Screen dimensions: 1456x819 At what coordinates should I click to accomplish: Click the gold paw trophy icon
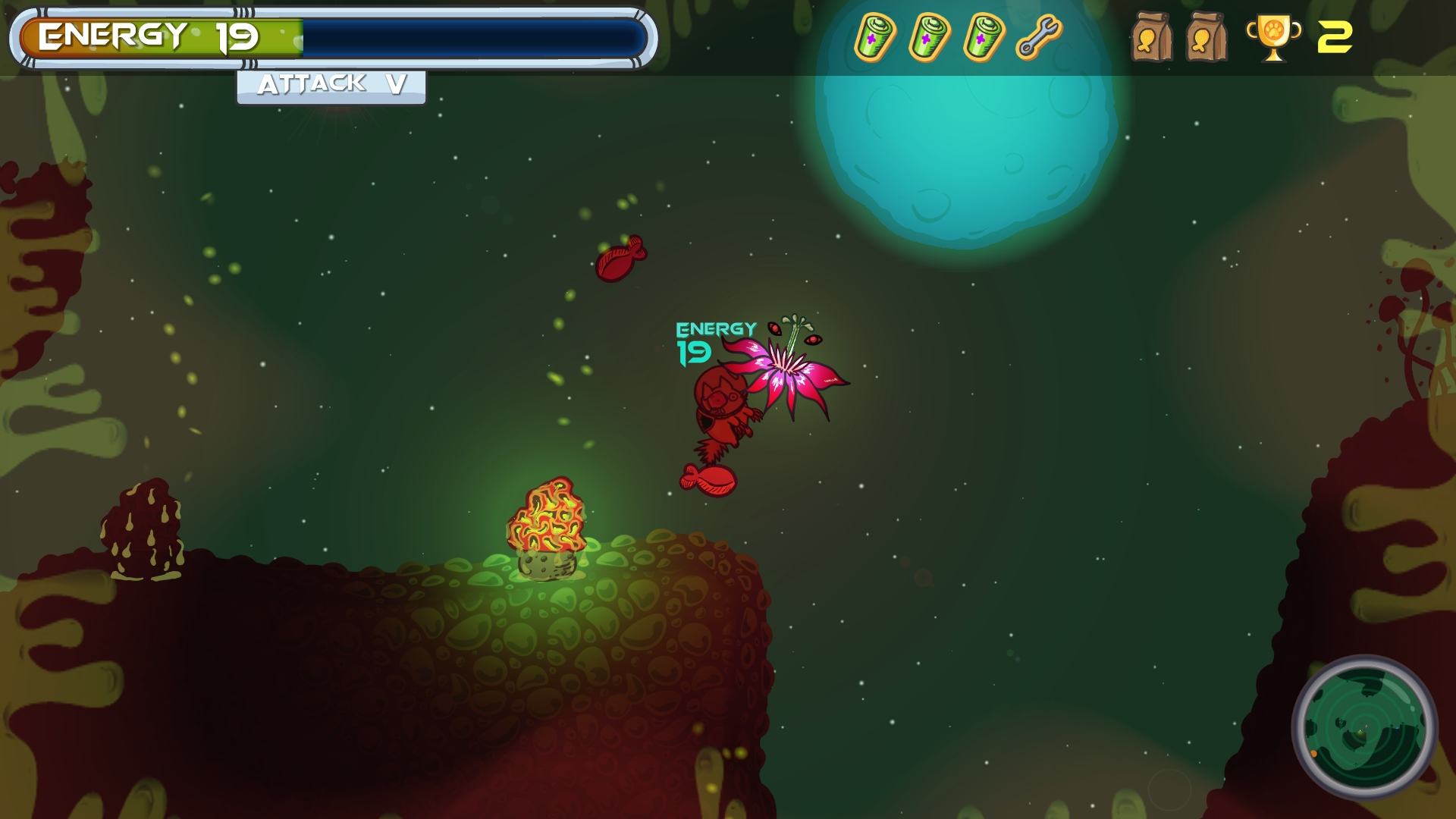(1273, 37)
